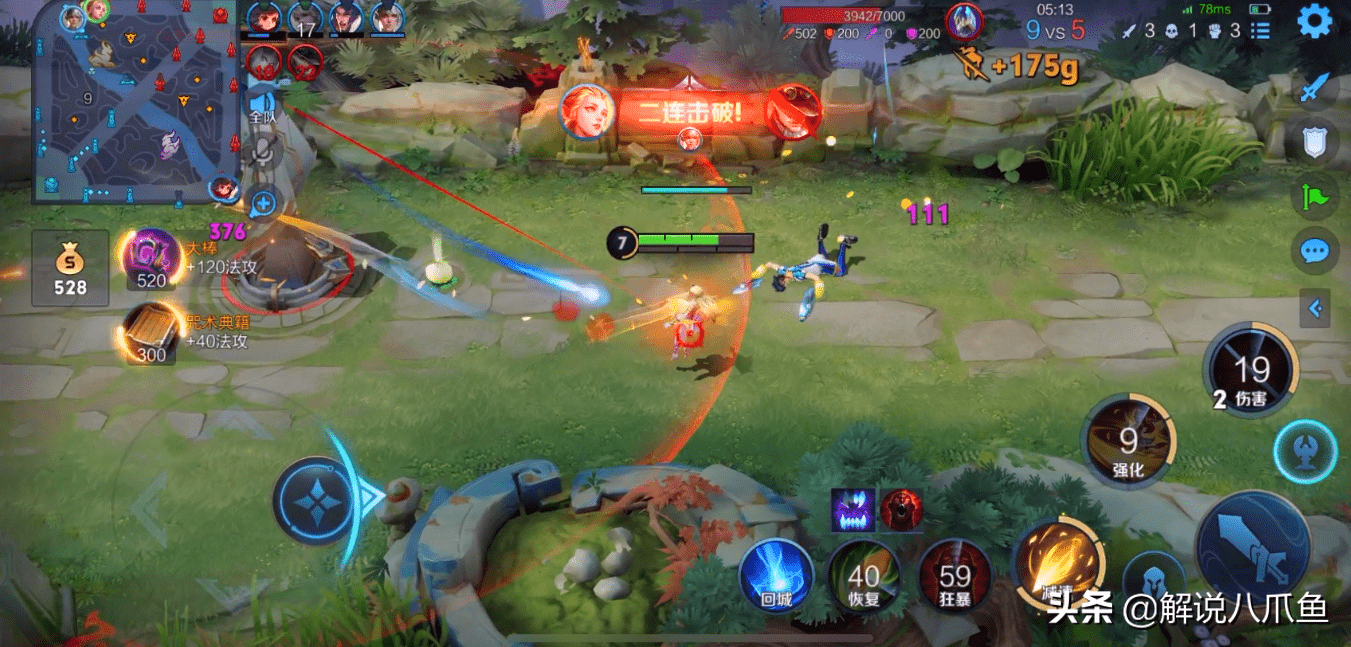Cast the 减速 slow skill
Viewport: 1351px width, 647px height.
(1058, 567)
